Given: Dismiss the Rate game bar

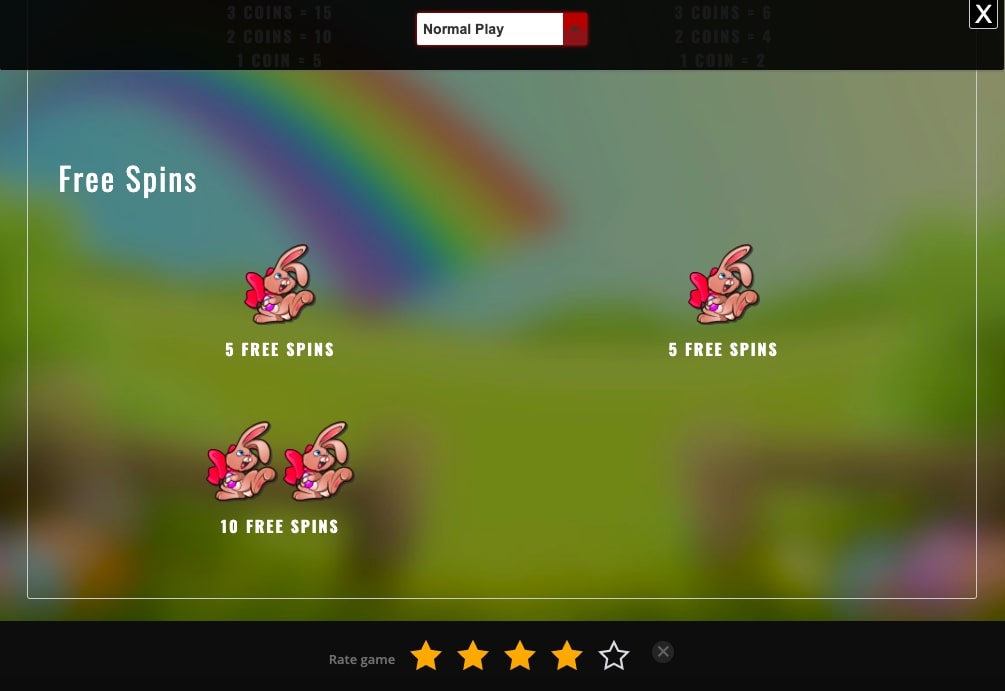Looking at the screenshot, I should pos(663,652).
